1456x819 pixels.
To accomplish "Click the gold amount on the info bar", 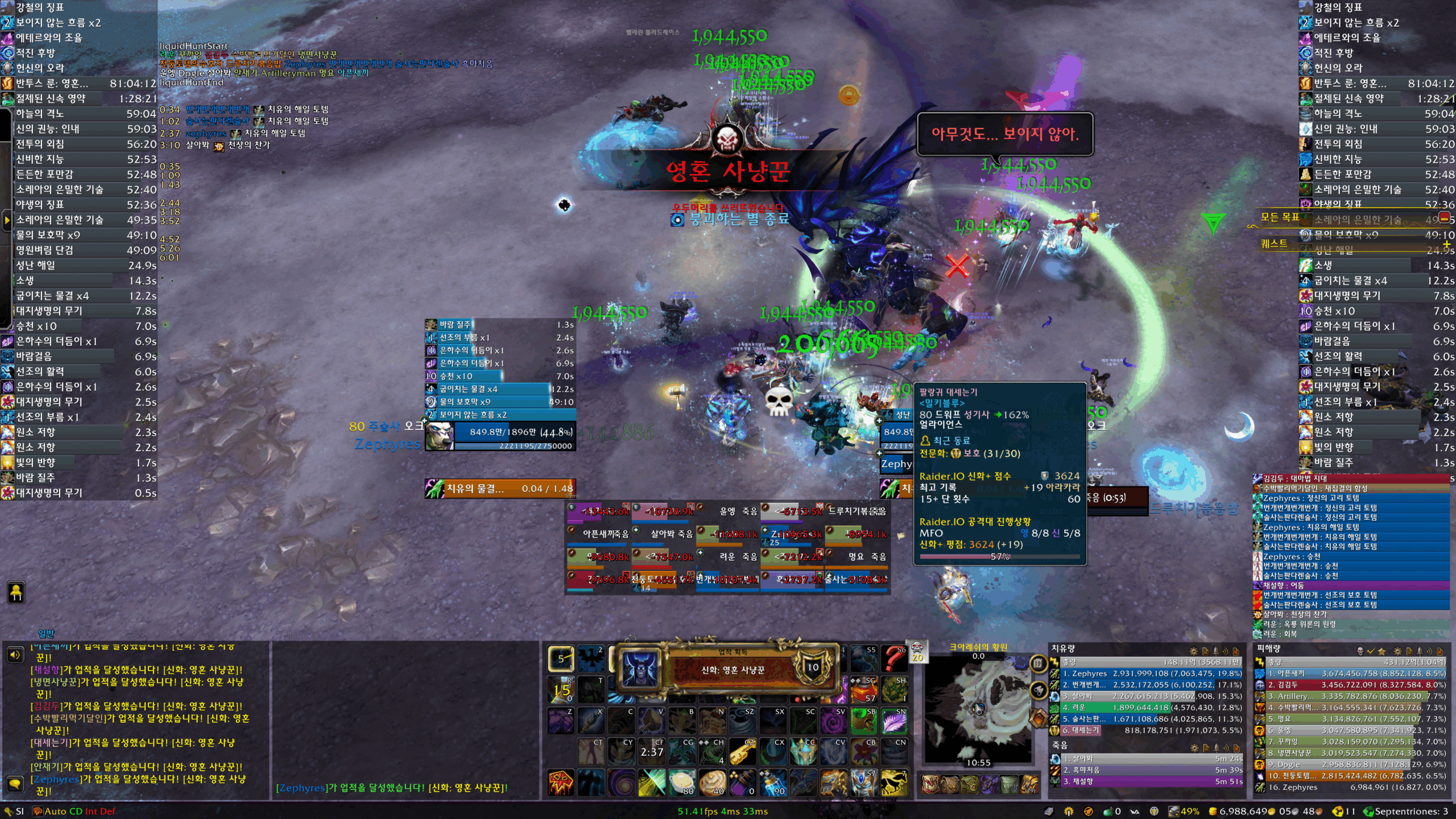I will pos(1240,812).
